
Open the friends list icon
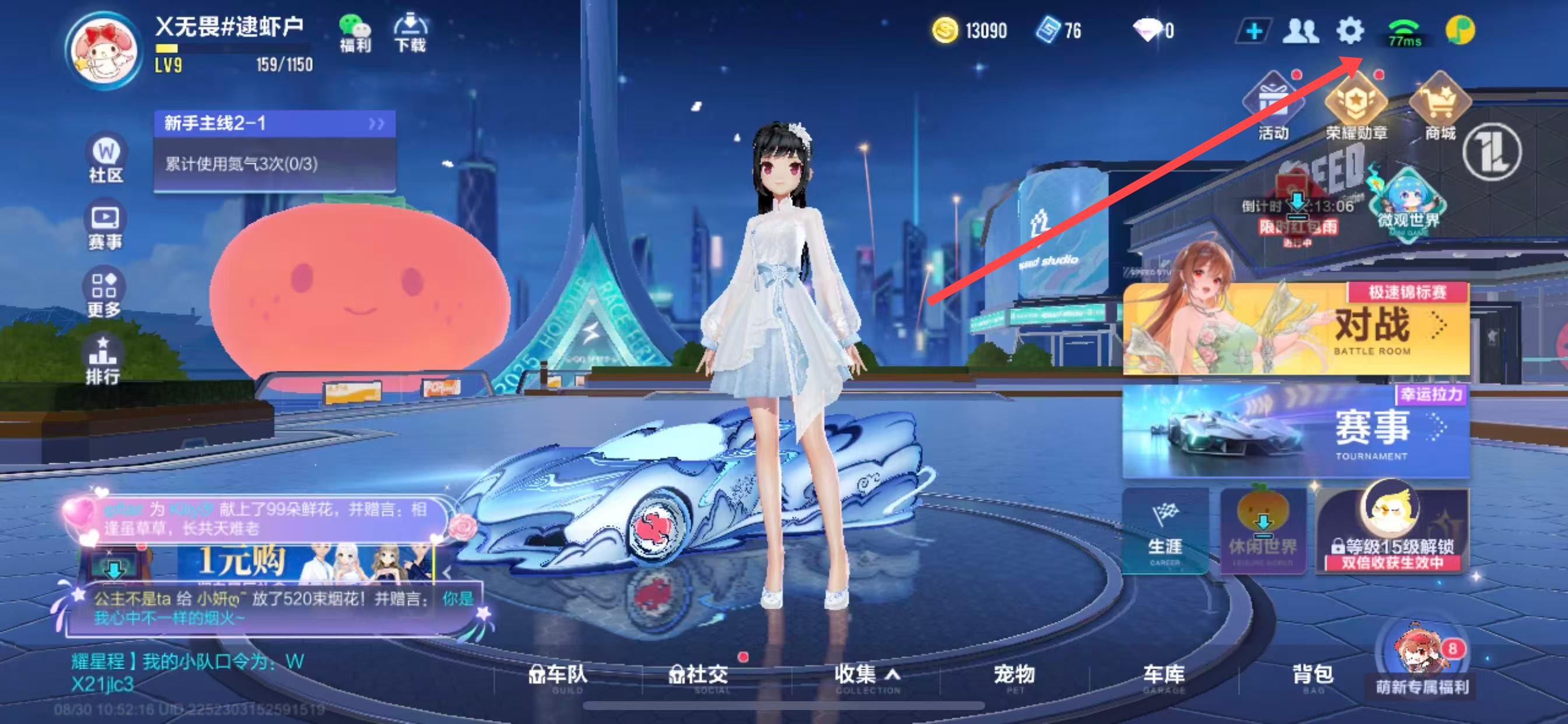1300,30
